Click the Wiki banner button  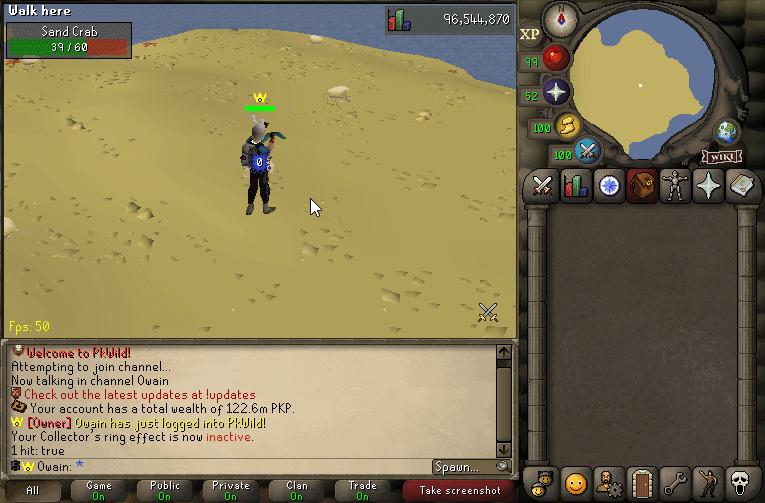tap(720, 156)
